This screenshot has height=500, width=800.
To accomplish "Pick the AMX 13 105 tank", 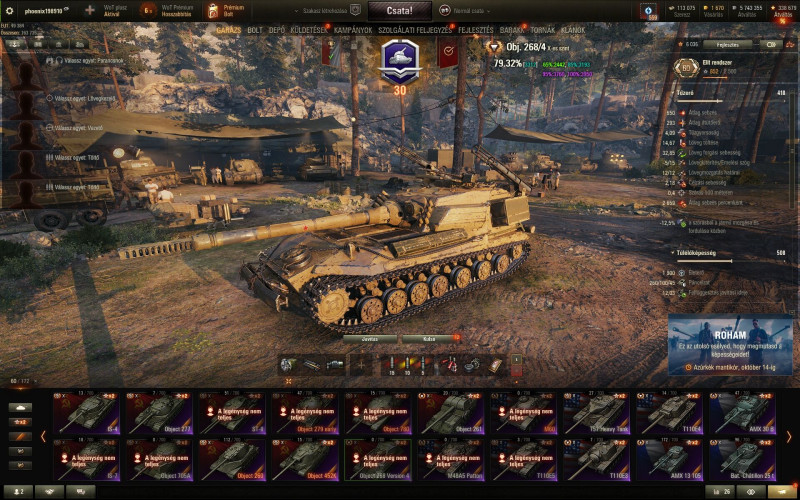I will click(670, 458).
